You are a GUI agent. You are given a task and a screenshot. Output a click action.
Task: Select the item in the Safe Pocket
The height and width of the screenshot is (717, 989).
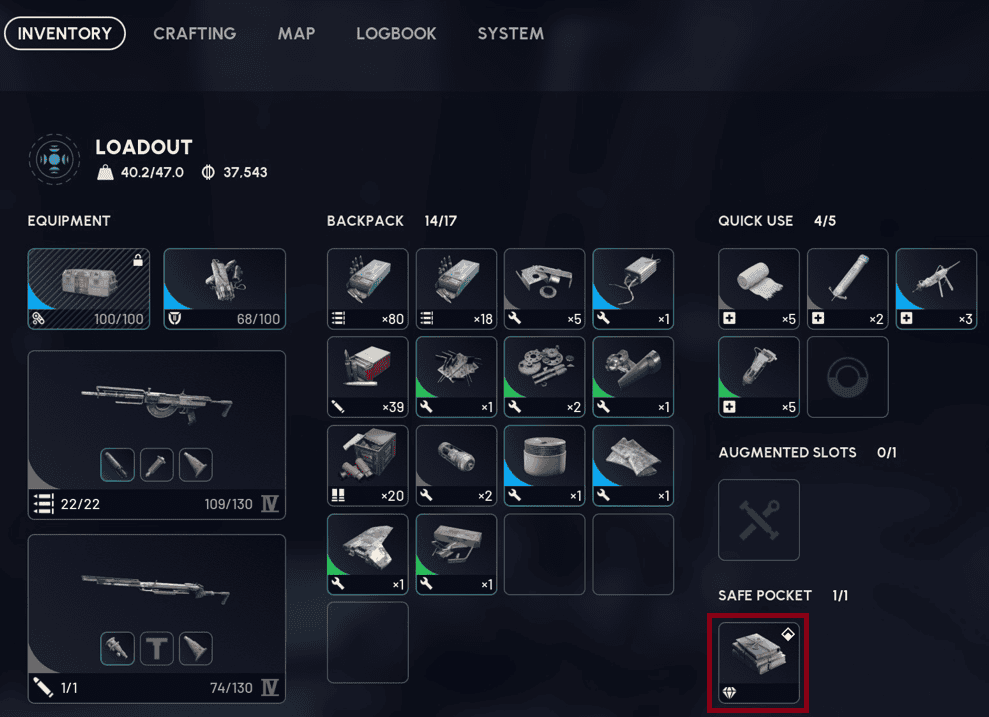759,663
